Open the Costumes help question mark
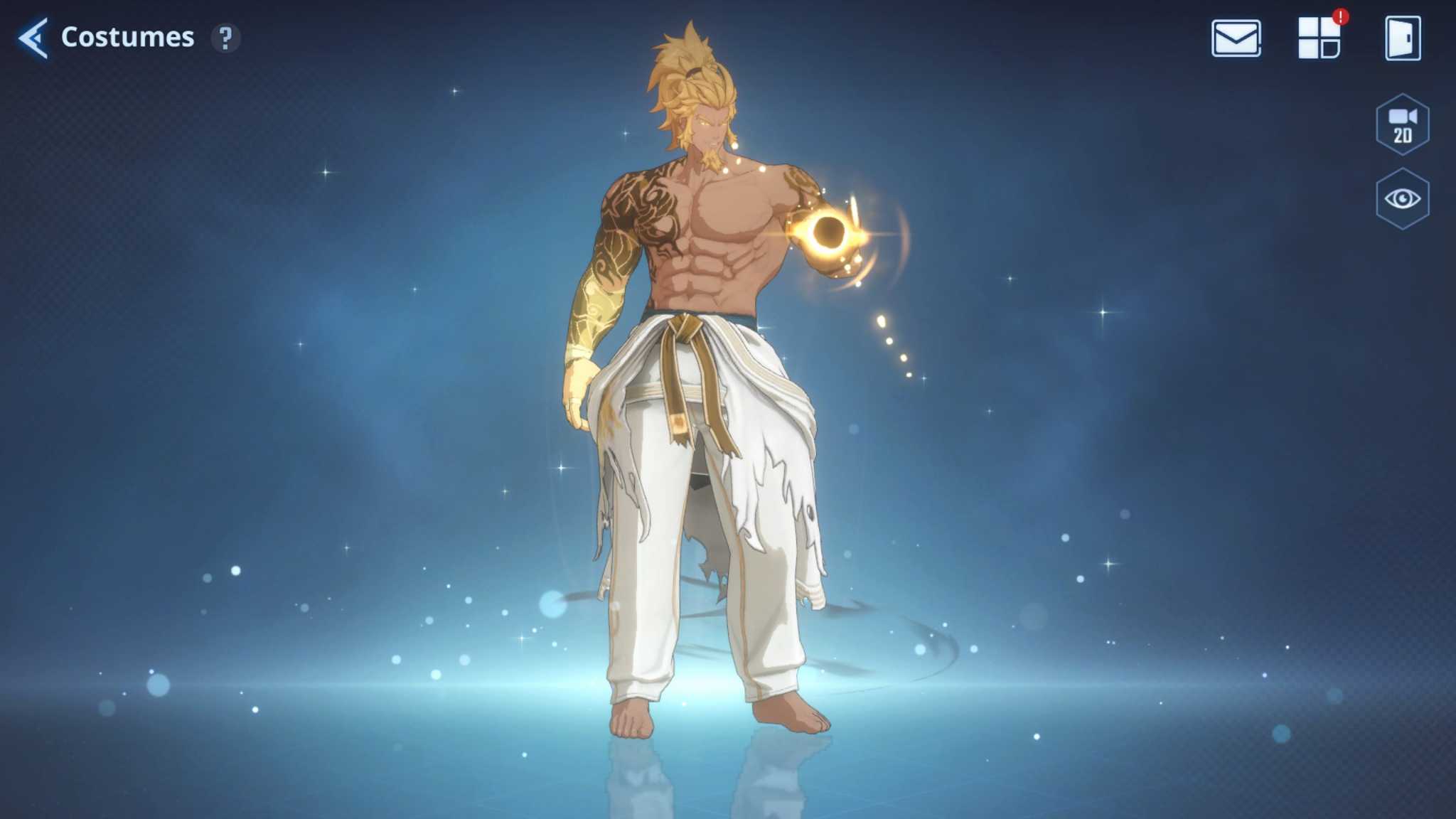This screenshot has height=819, width=1456. click(225, 38)
